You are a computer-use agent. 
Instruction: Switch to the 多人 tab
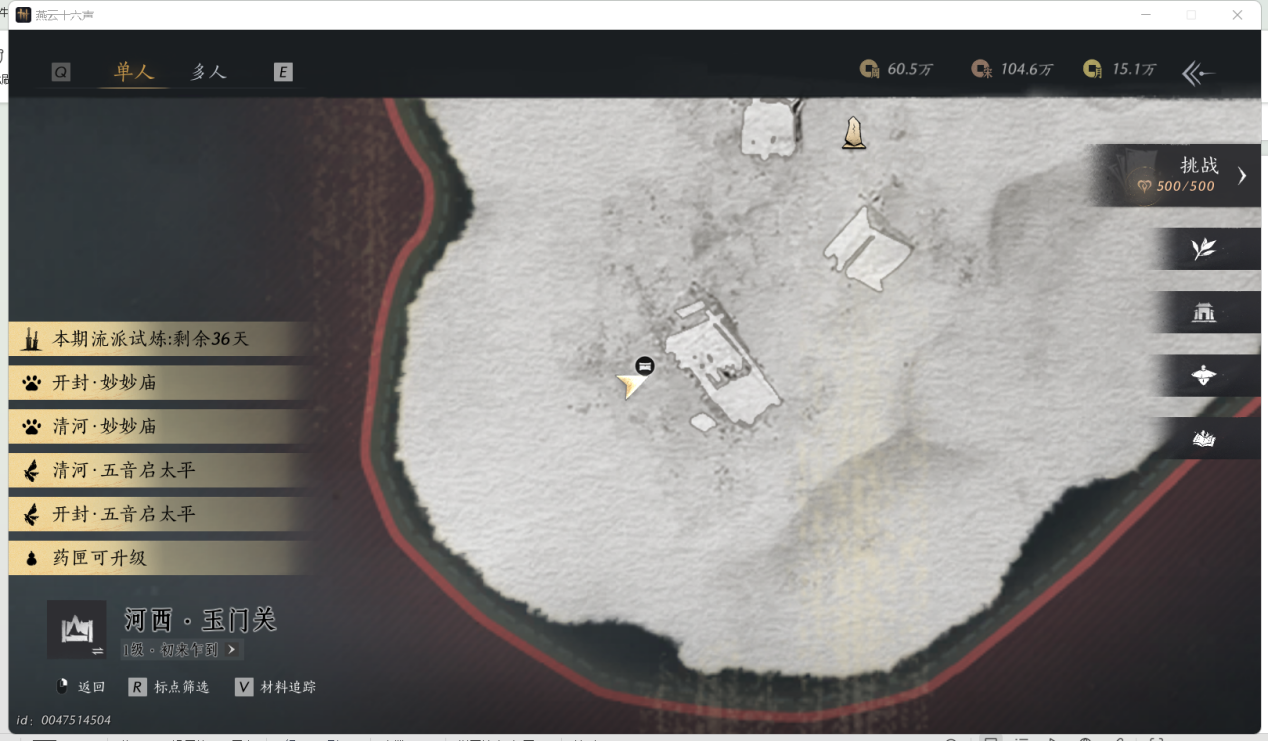[209, 72]
